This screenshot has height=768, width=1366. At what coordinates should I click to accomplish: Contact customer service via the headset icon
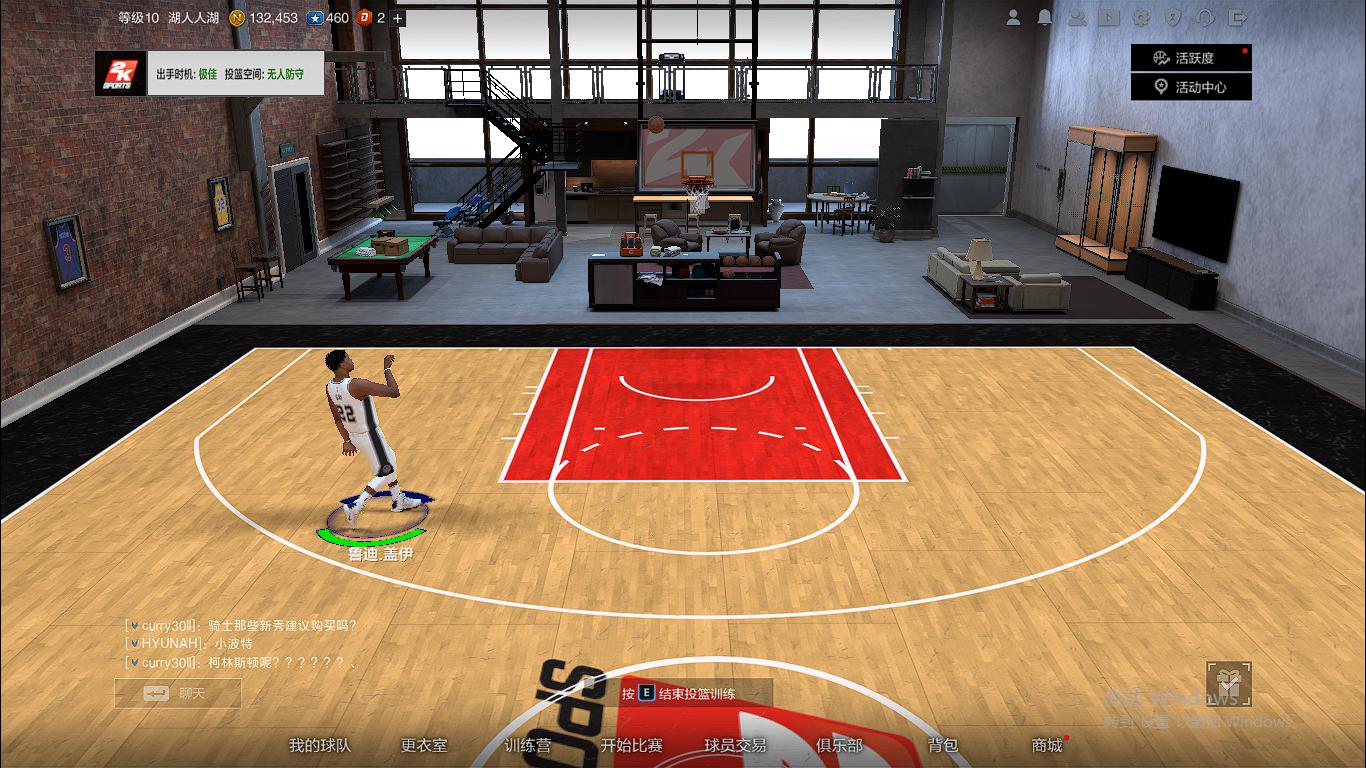(x=1206, y=17)
